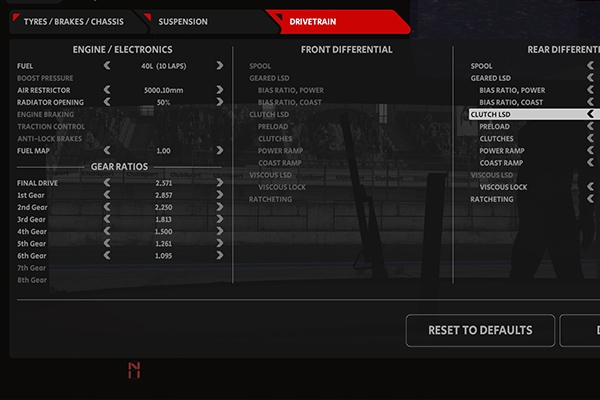The image size is (600, 400).
Task: Increase the 4th gear ratio
Action: click(x=219, y=231)
